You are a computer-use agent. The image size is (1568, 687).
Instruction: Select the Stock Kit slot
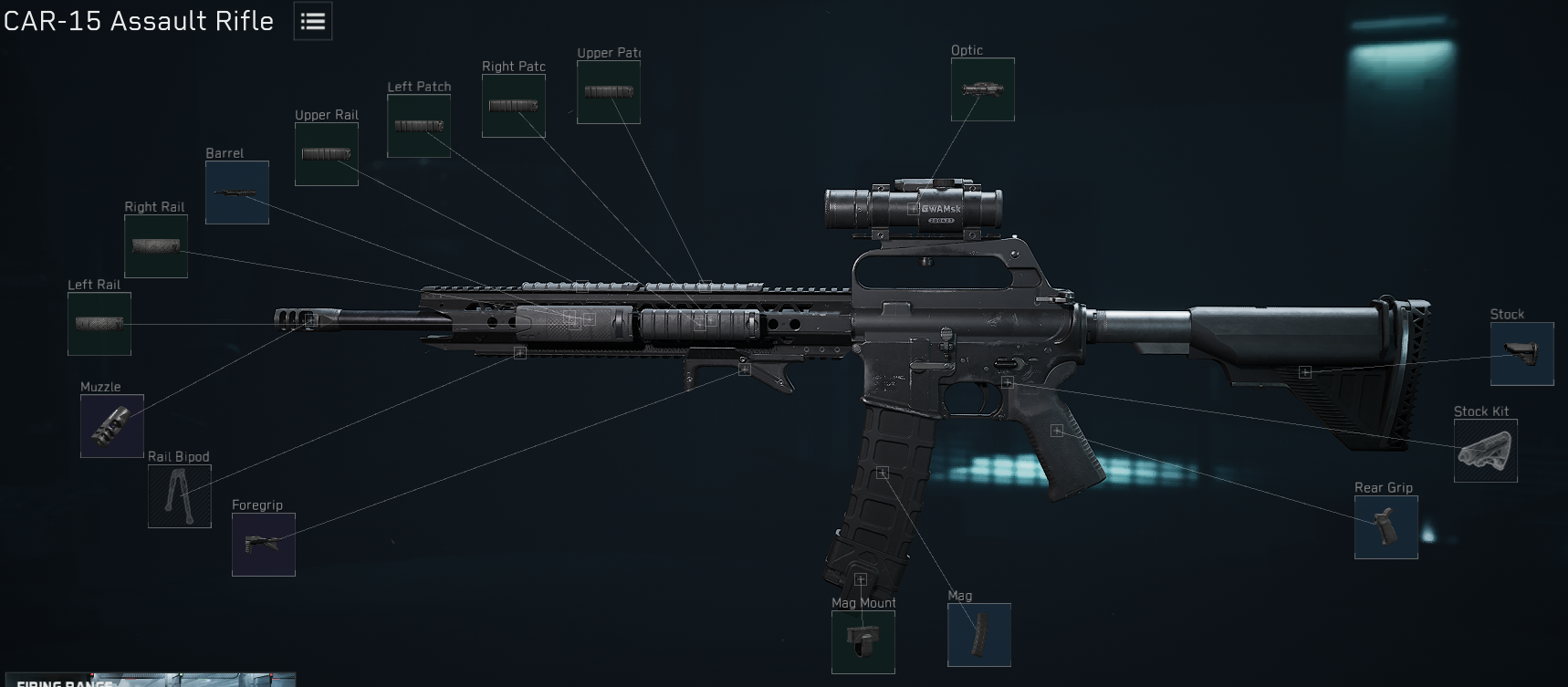pyautogui.click(x=1485, y=451)
